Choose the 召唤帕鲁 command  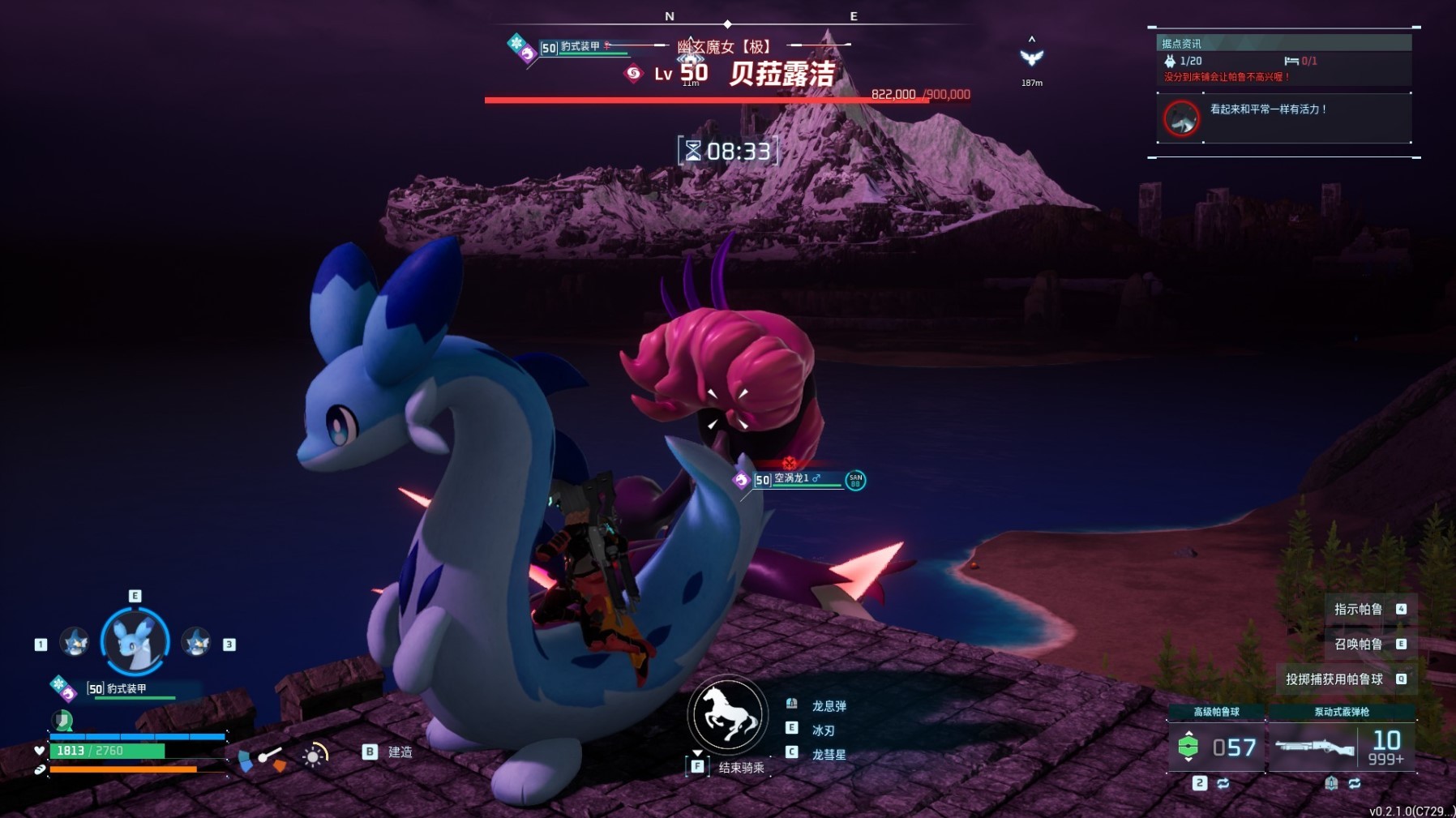pos(1359,644)
